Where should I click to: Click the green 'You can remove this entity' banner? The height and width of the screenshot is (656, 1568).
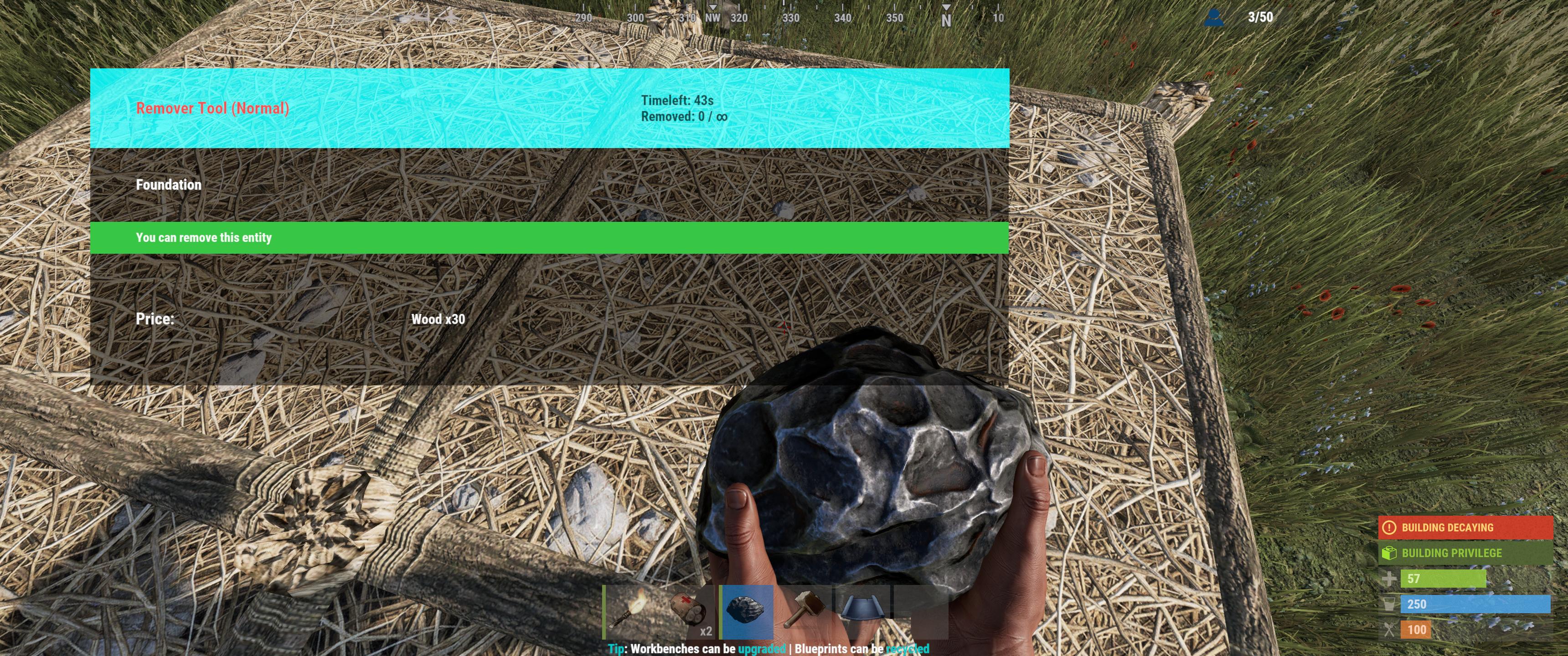pos(205,238)
